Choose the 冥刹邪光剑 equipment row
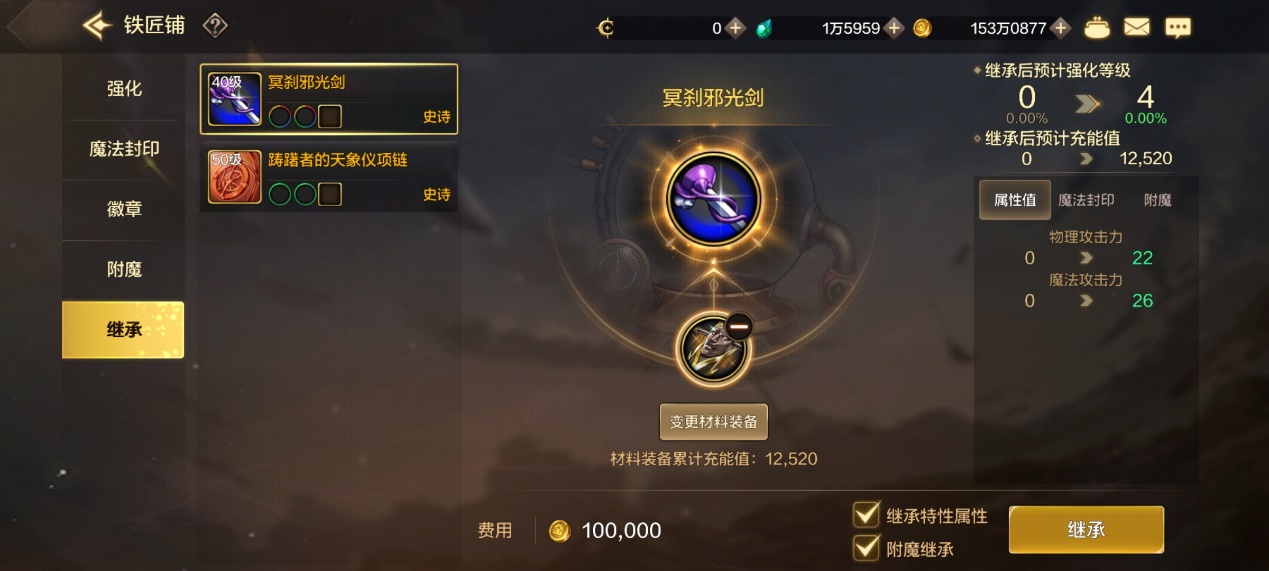Screen dimensions: 1269x571 point(329,99)
